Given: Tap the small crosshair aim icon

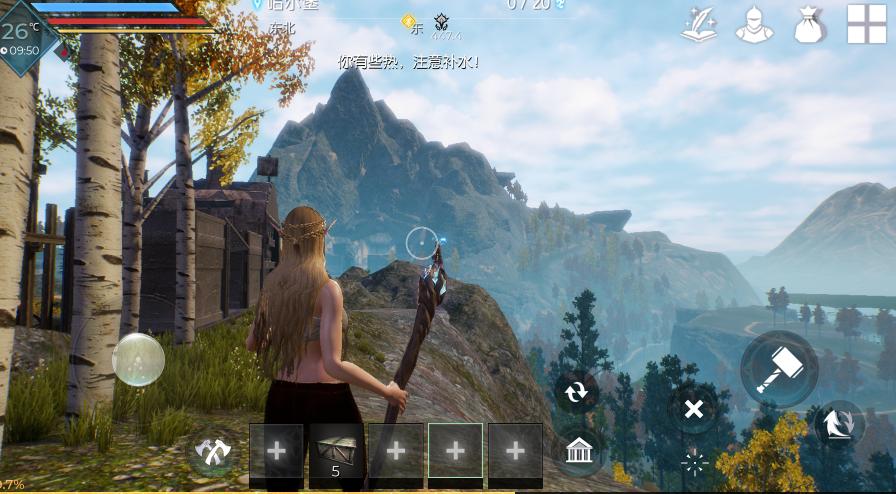Looking at the screenshot, I should (694, 462).
